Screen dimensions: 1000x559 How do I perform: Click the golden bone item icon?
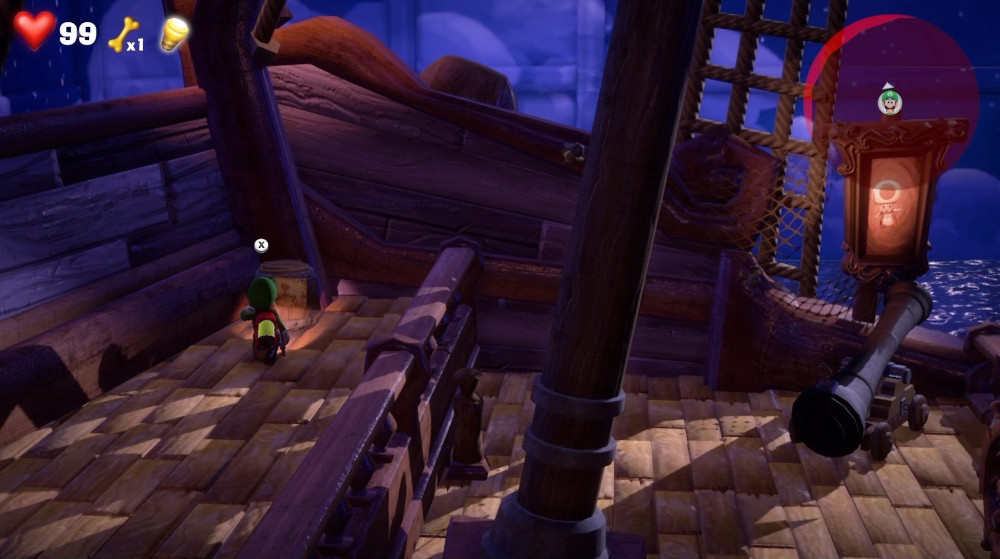pyautogui.click(x=121, y=33)
